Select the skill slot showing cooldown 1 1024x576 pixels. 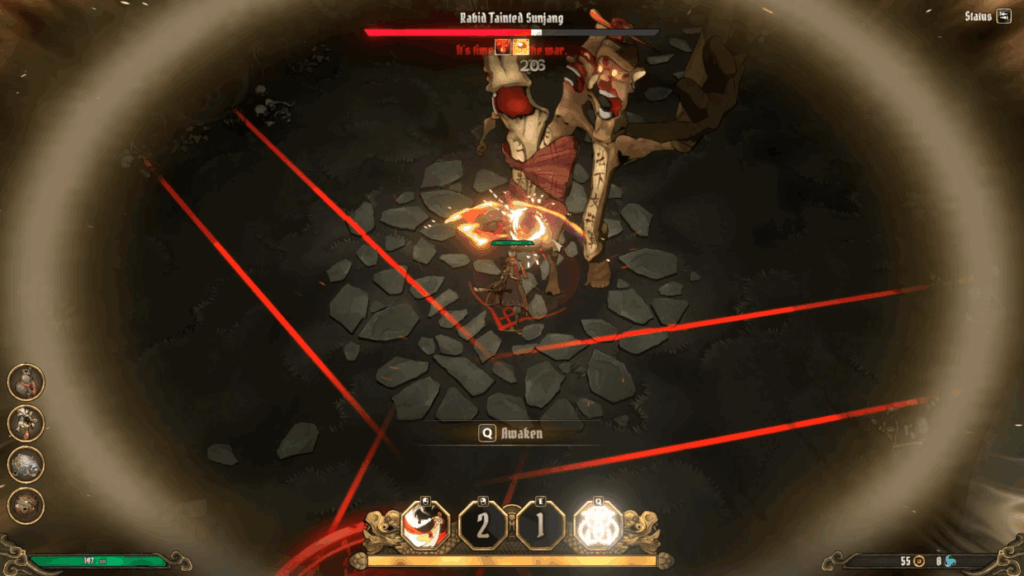click(540, 525)
